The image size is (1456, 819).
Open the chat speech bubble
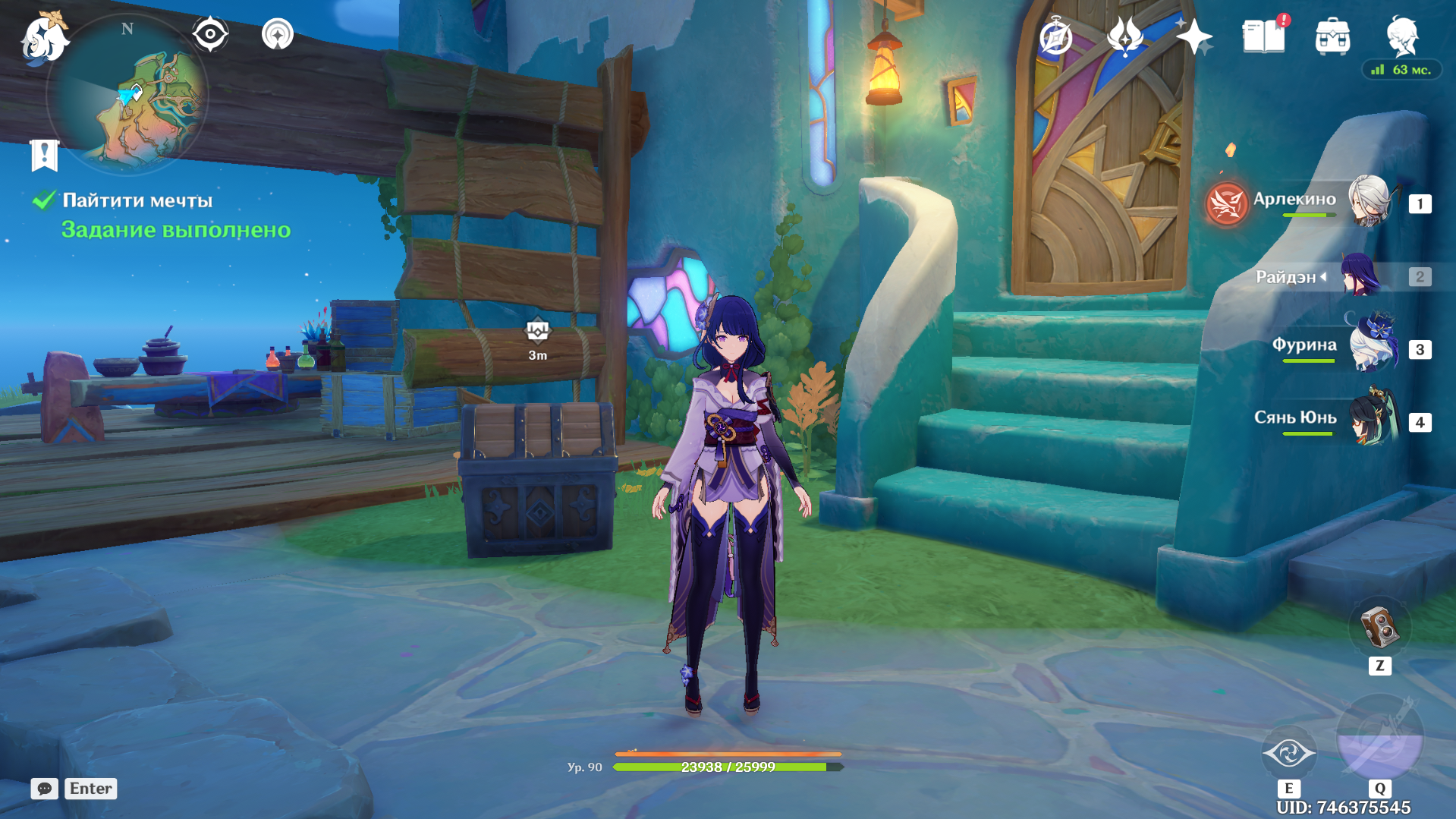tap(44, 789)
